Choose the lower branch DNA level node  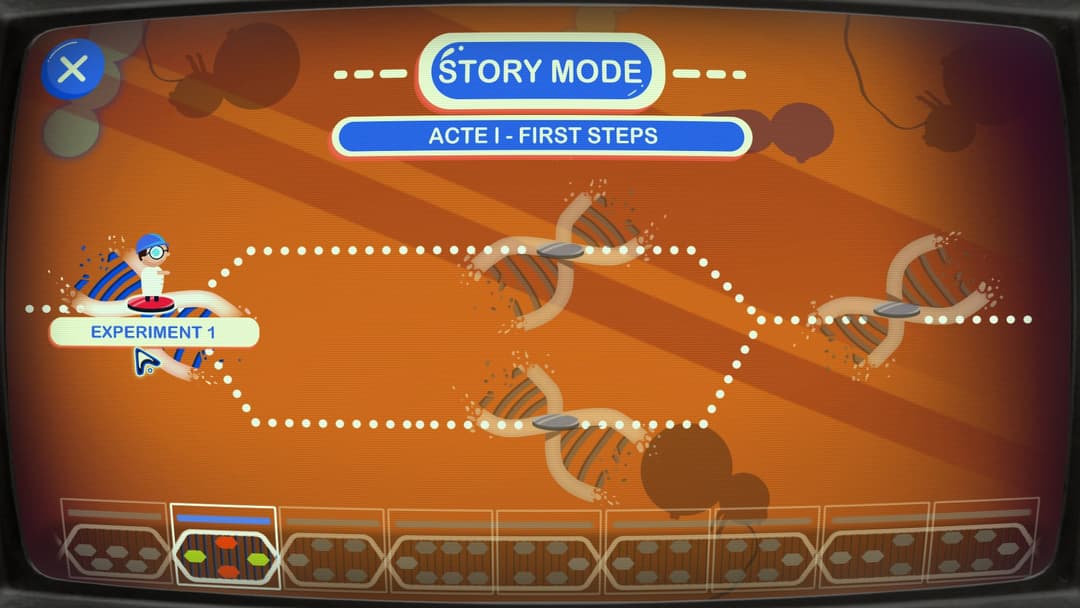coord(556,422)
